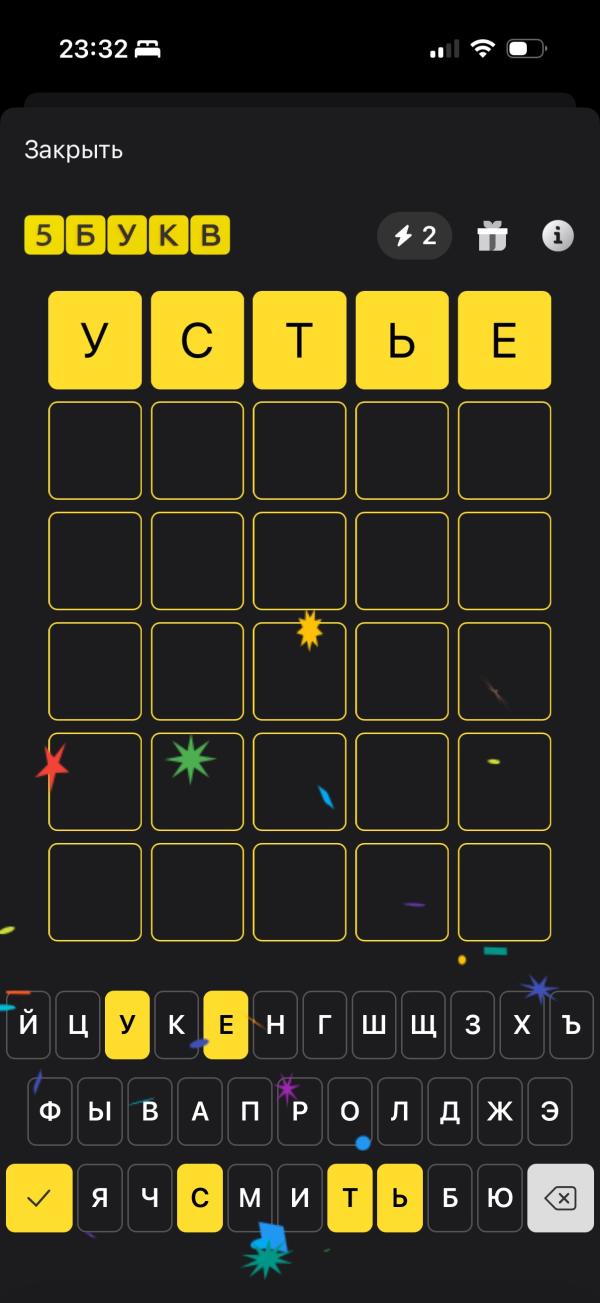This screenshot has height=1303, width=600.
Task: Tap the lightning bolt hints counter
Action: pyautogui.click(x=414, y=236)
